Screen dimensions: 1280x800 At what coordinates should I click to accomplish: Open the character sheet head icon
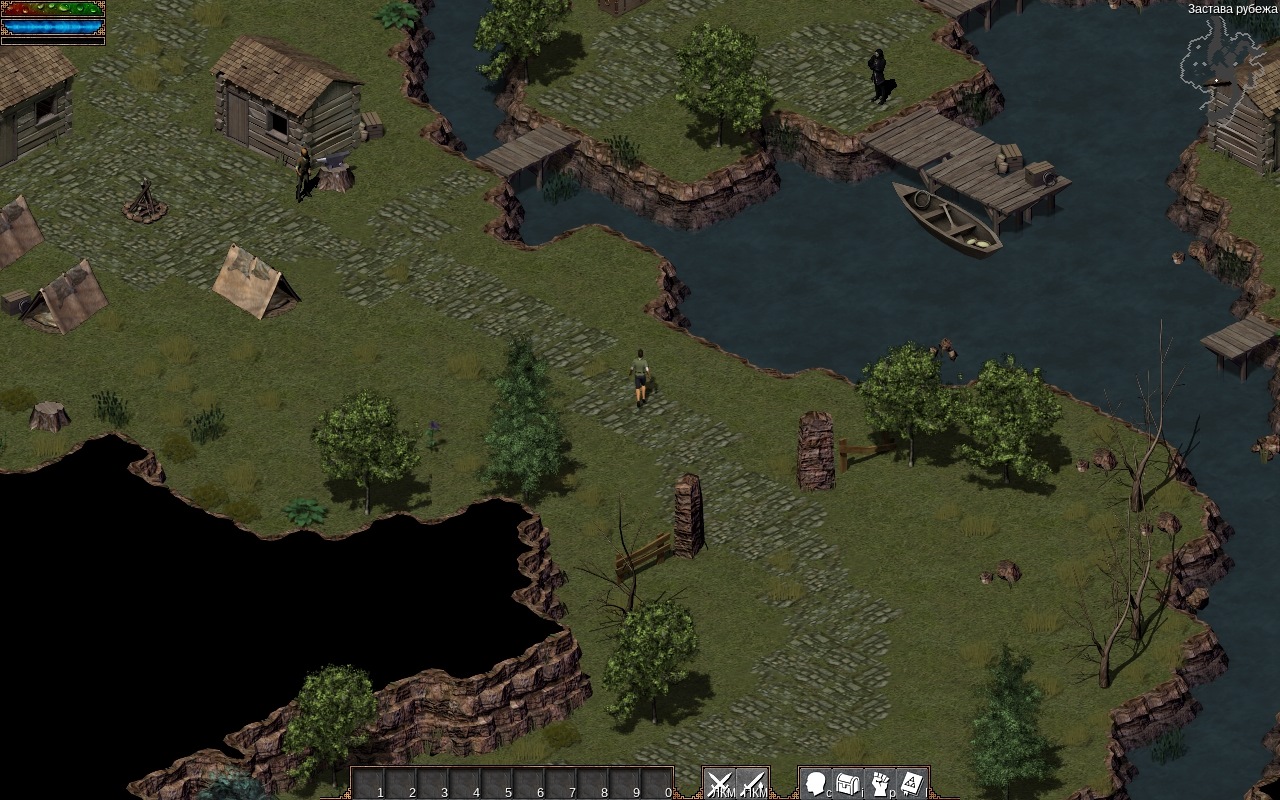coord(816,783)
